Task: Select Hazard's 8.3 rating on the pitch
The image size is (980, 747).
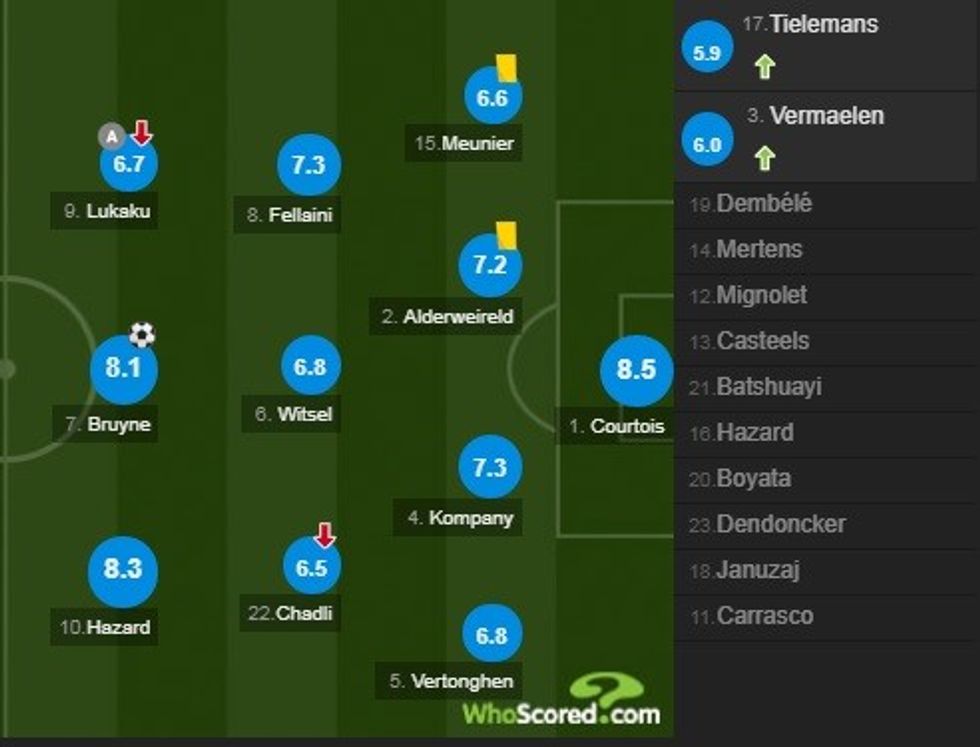Action: (x=123, y=569)
